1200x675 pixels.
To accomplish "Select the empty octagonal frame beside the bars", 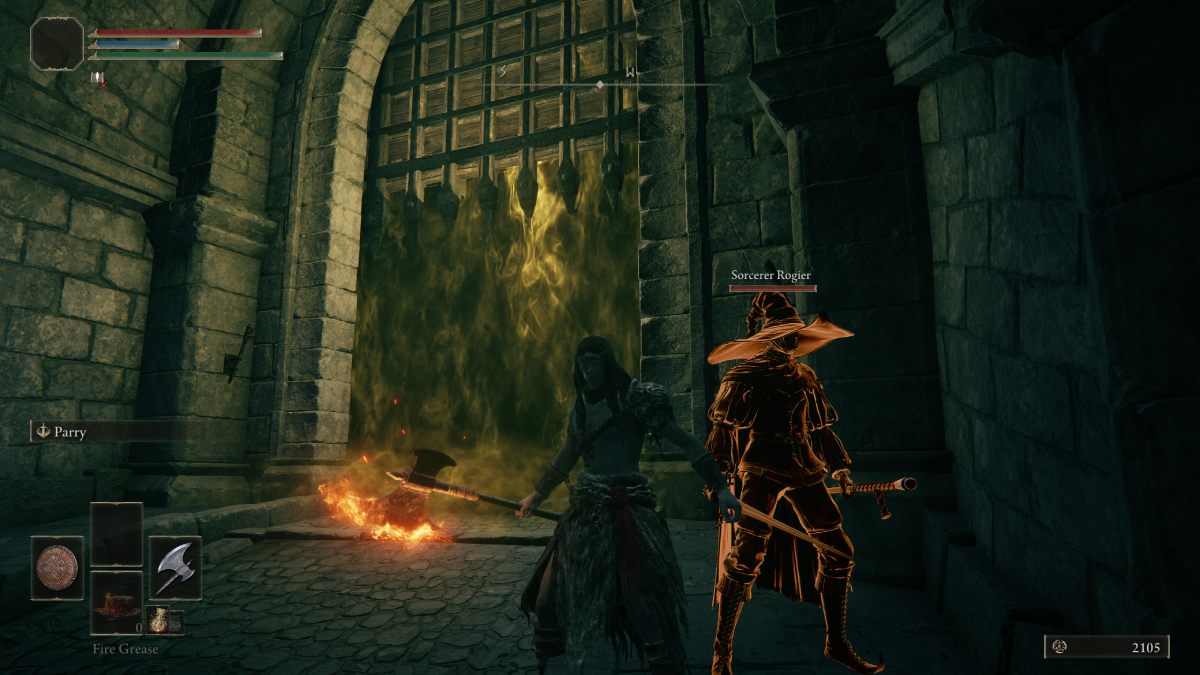I will point(57,44).
